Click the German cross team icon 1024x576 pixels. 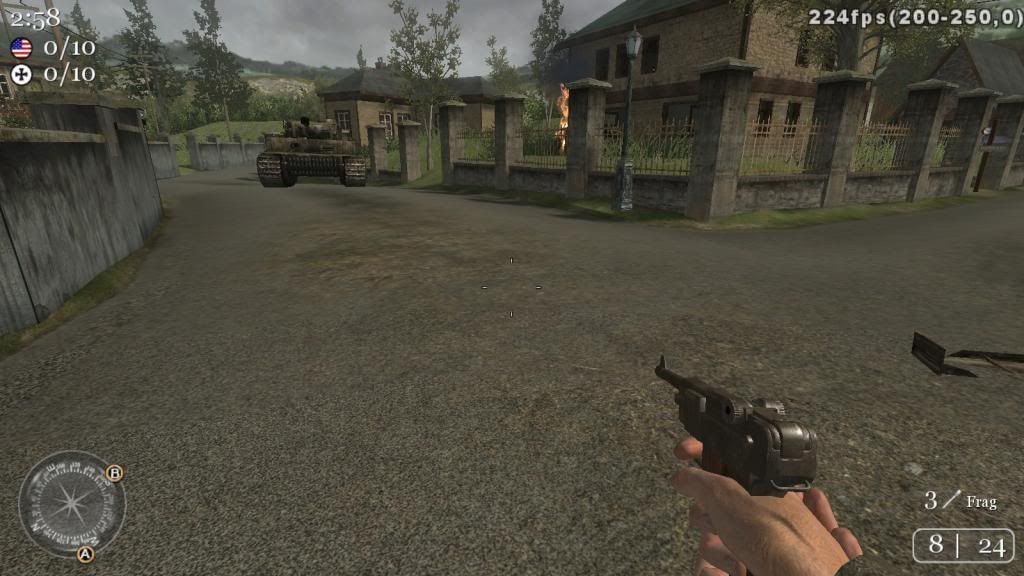21,74
